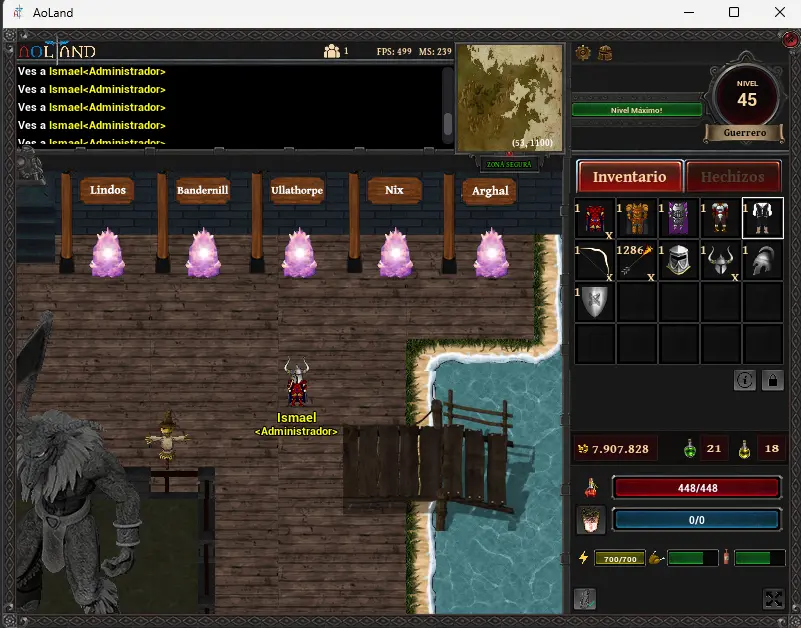Select the red tunic inventory slot

coord(597,218)
